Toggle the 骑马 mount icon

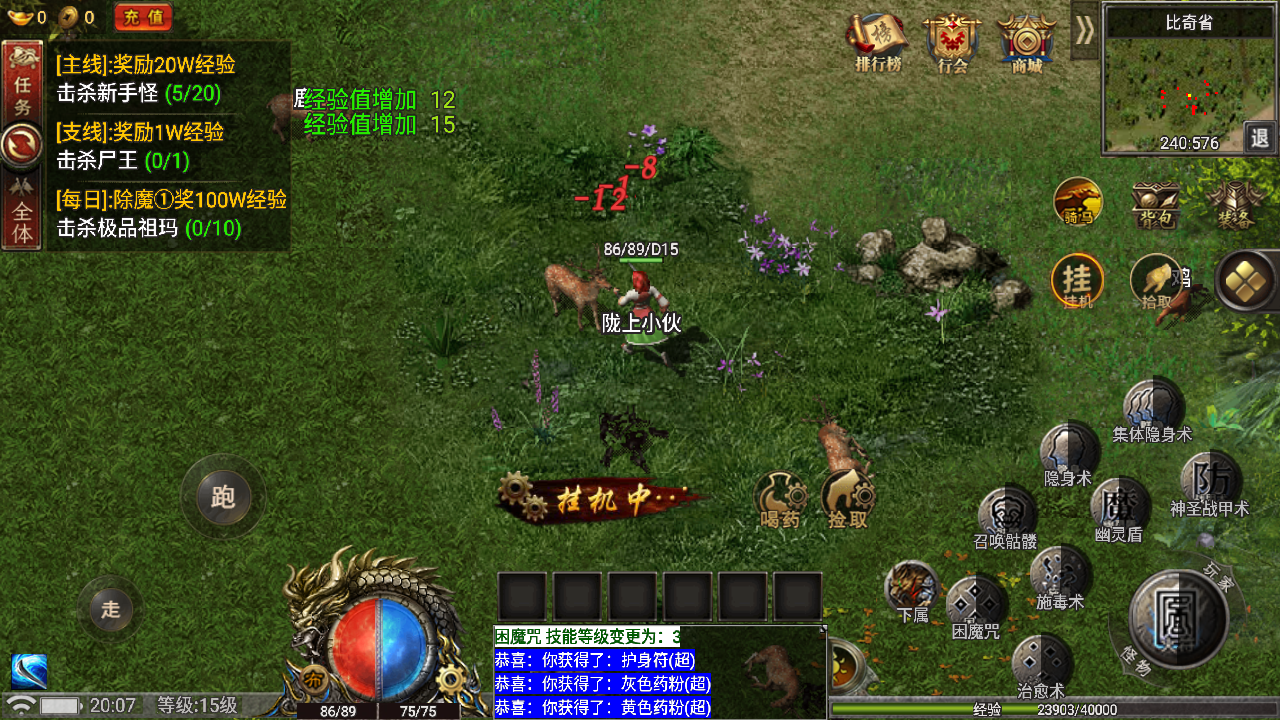[1078, 201]
